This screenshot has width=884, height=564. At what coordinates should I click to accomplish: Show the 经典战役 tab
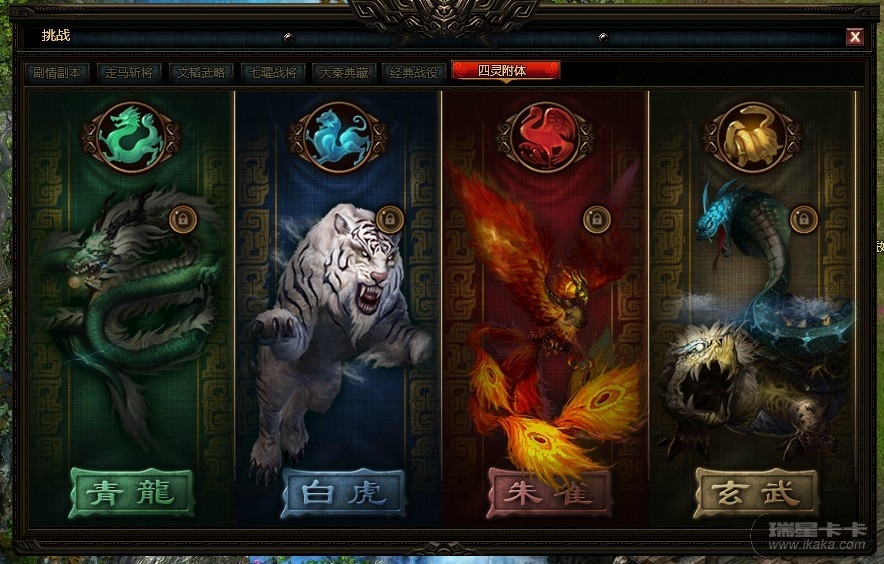(x=414, y=72)
